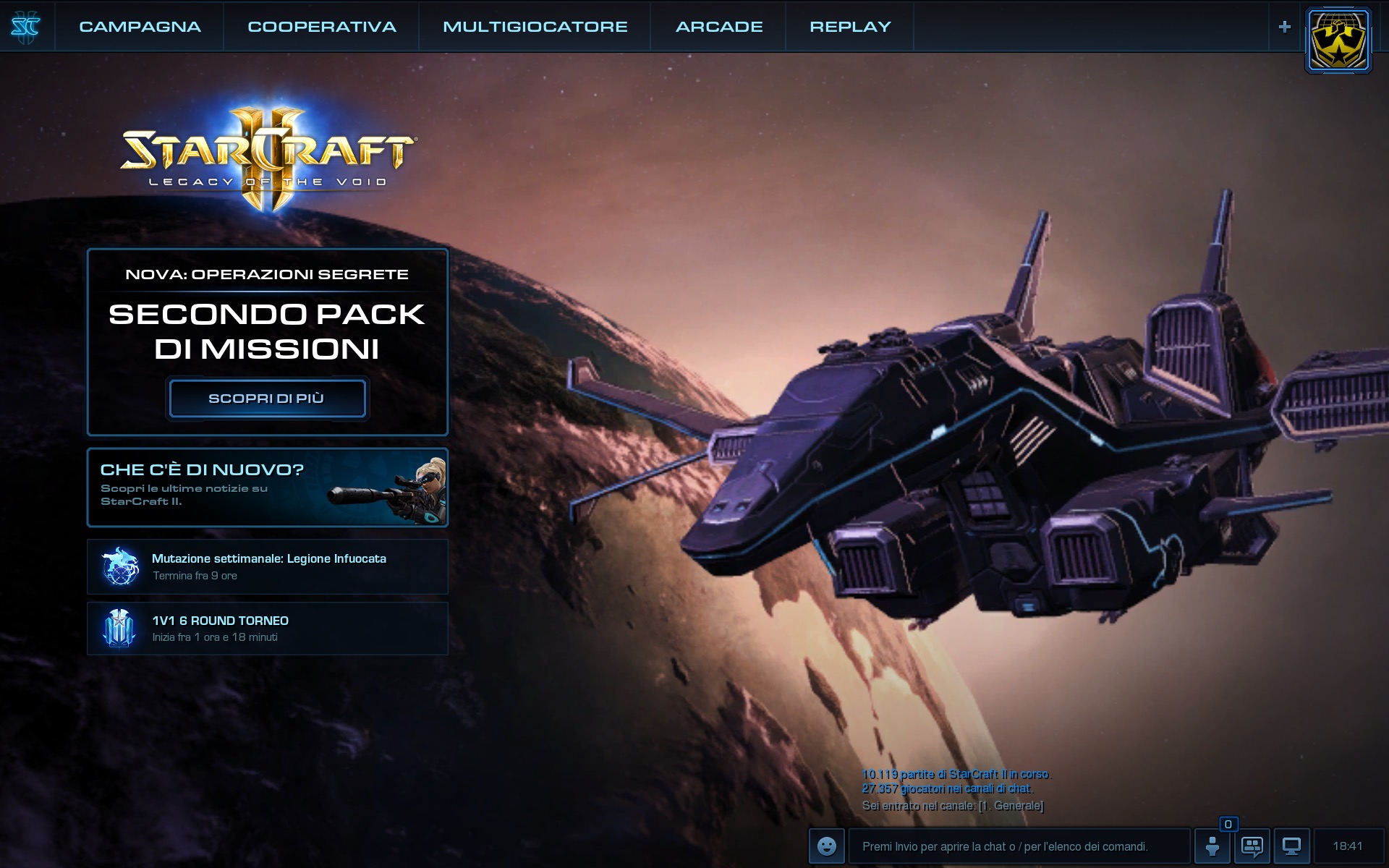Click the plus icon beside the portrait
The width and height of the screenshot is (1389, 868).
pos(1285,27)
